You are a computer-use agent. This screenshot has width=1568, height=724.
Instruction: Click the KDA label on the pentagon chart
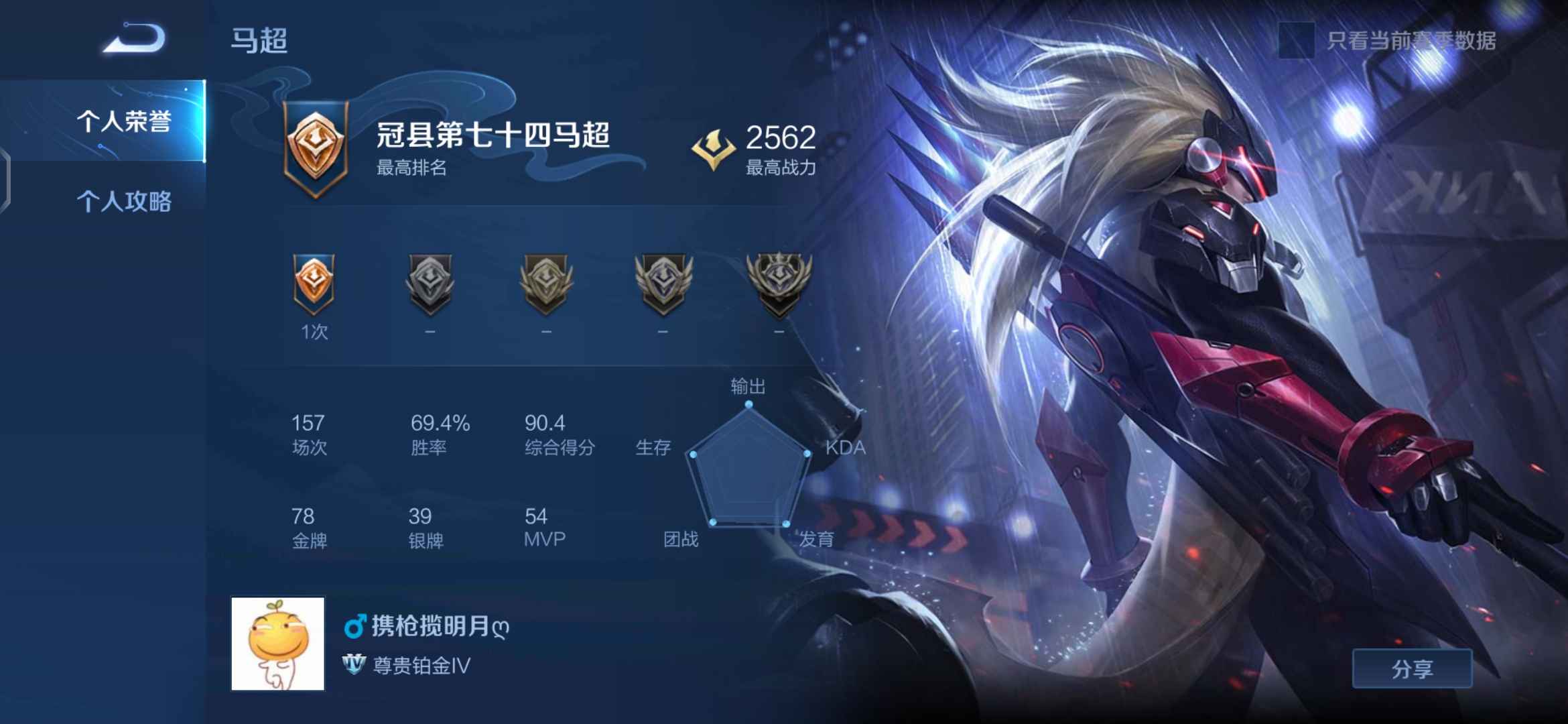coord(848,448)
